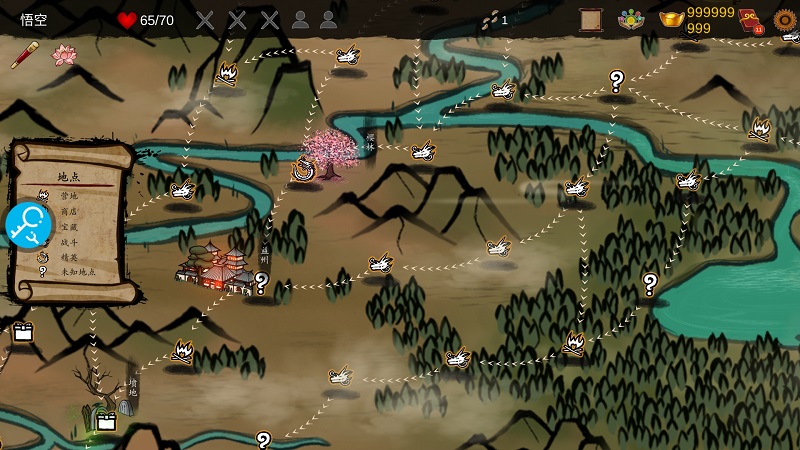The image size is (800, 450).
Task: Select the legend scroll titled 地点
Action: pos(72,222)
